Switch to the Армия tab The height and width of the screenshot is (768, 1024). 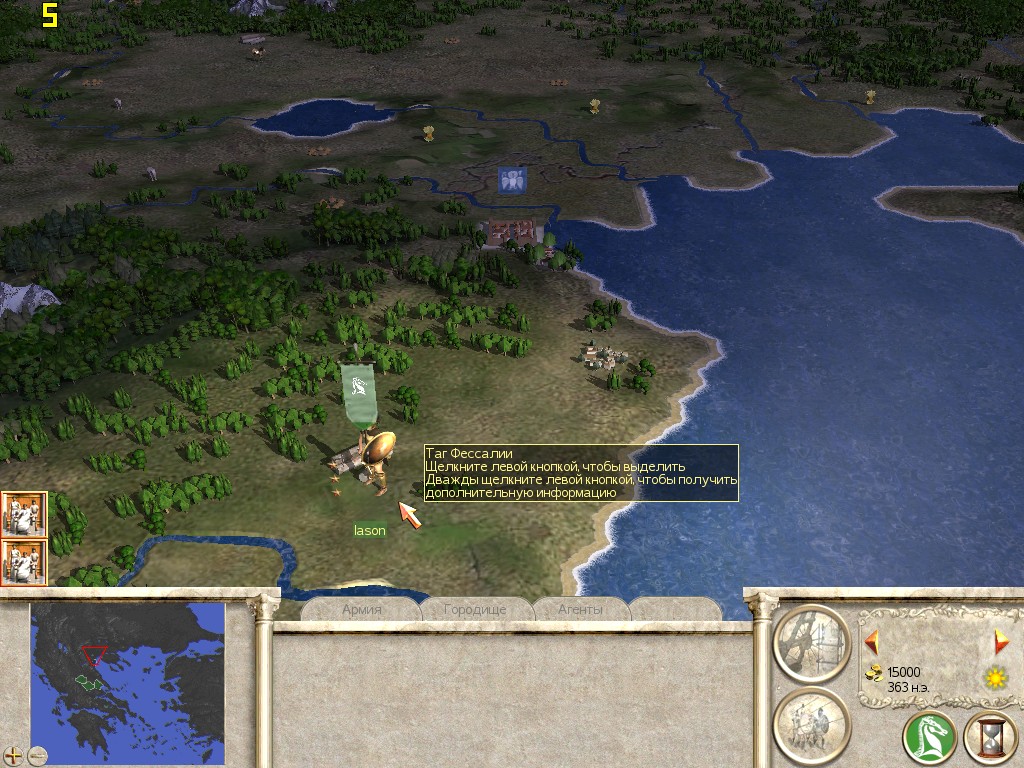[x=362, y=609]
